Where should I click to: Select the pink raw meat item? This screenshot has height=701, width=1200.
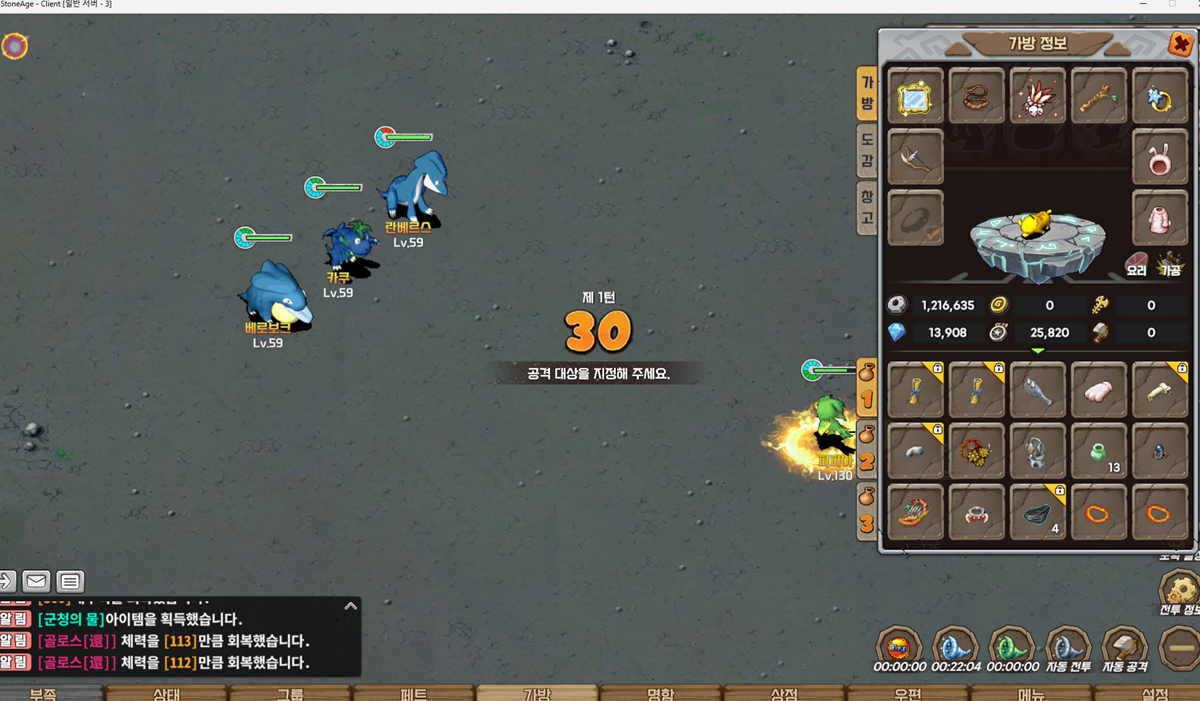pyautogui.click(x=1098, y=391)
